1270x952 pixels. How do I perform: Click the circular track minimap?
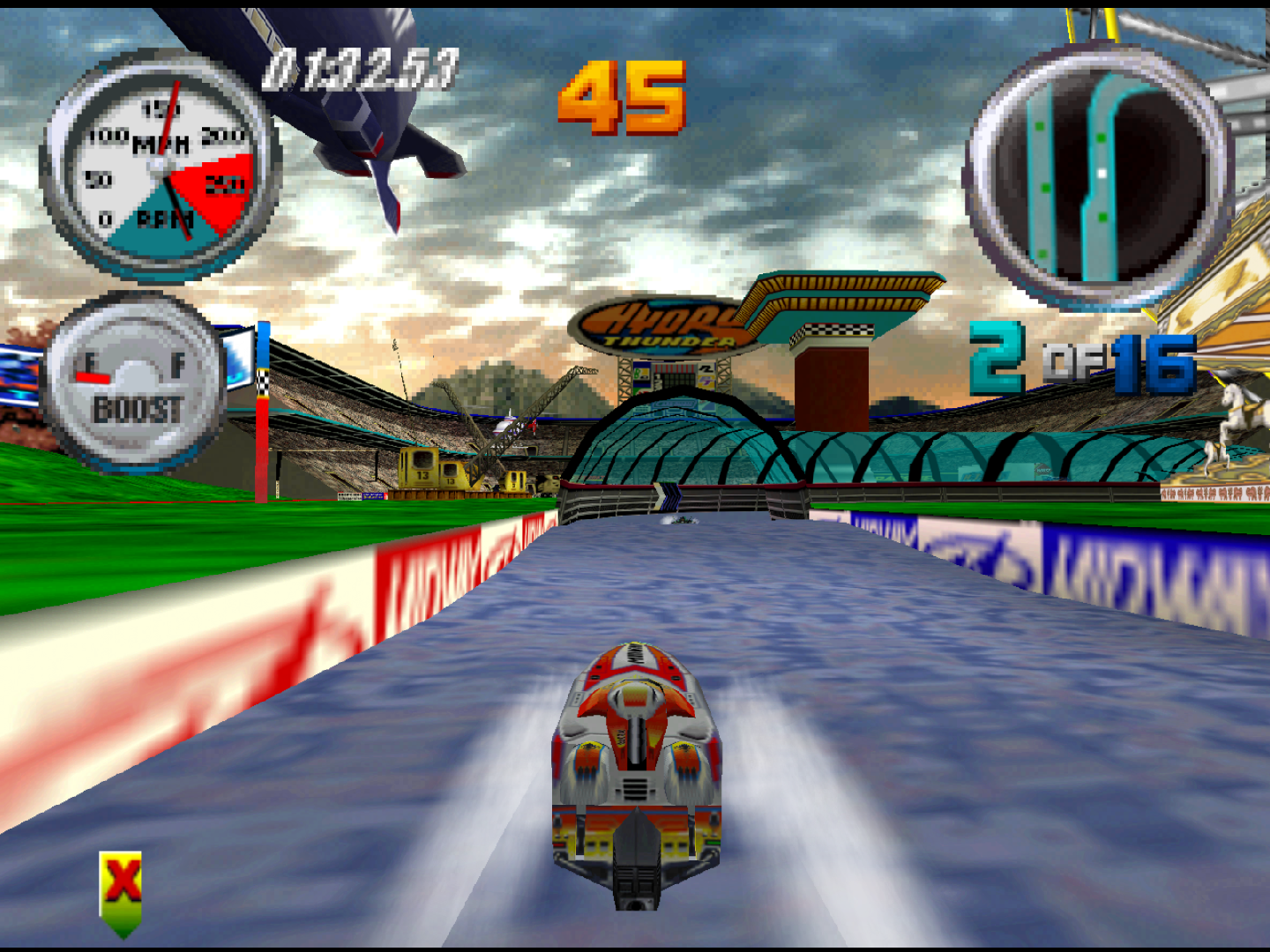point(1098,176)
